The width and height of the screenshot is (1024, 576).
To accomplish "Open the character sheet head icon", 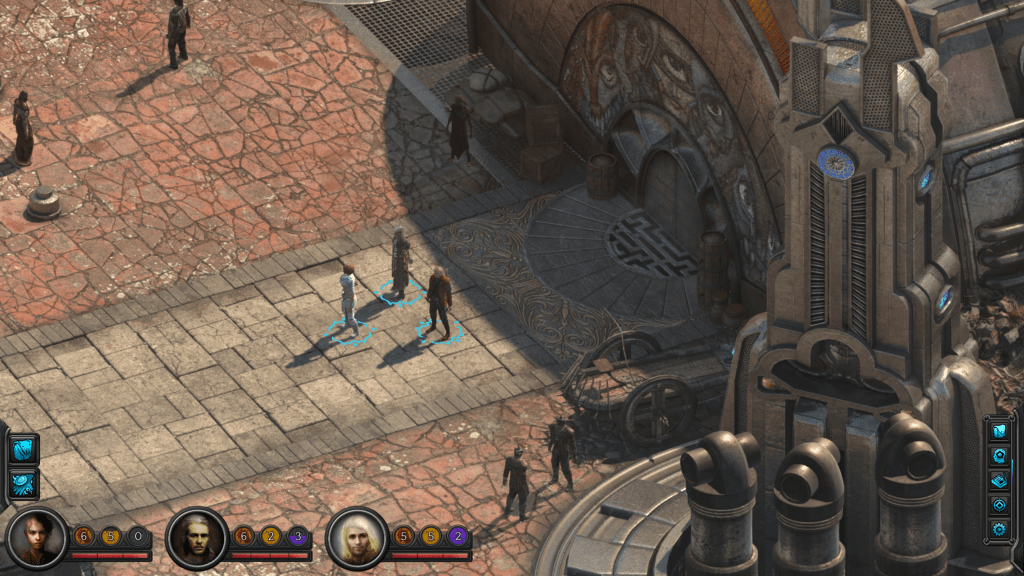I will pyautogui.click(x=999, y=455).
